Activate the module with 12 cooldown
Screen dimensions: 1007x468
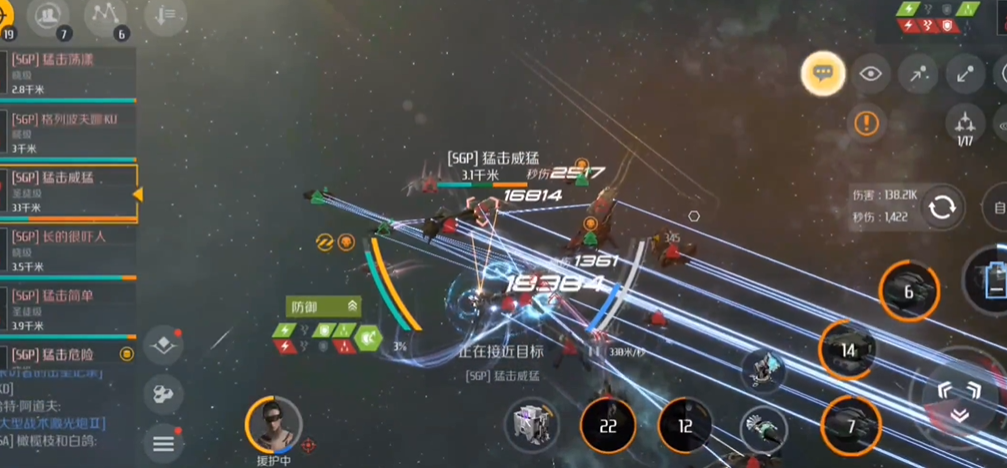pos(685,426)
